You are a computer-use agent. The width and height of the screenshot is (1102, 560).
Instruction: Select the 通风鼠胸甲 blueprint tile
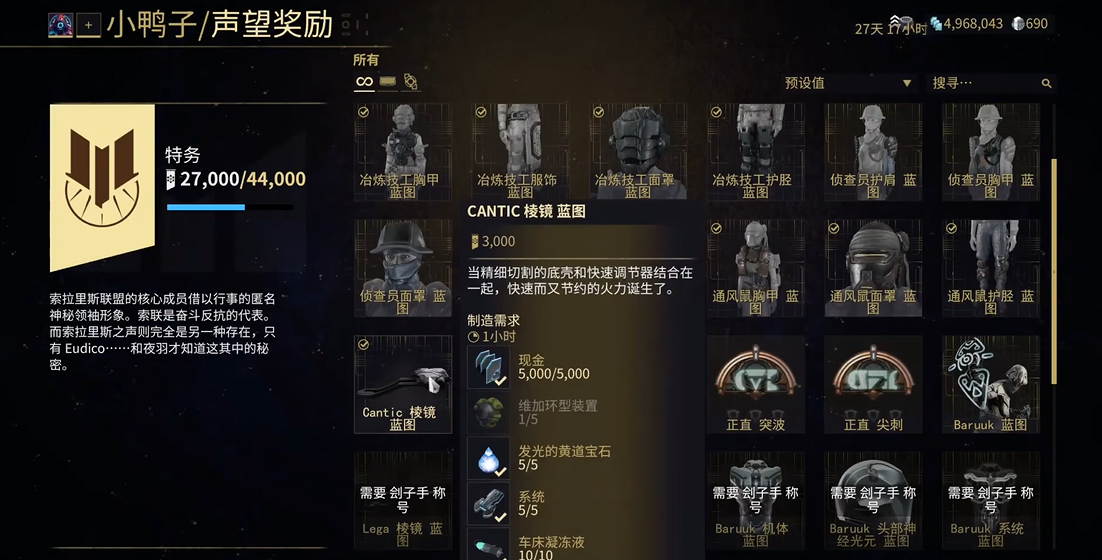[x=755, y=266]
